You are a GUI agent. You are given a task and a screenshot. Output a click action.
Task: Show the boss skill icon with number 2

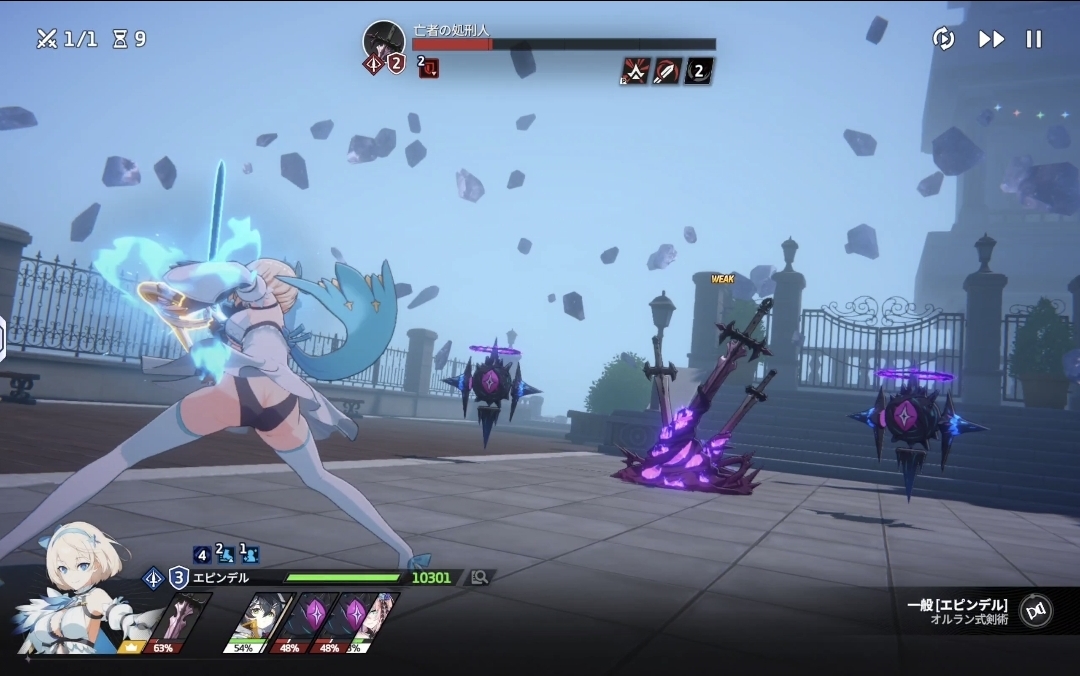point(699,71)
